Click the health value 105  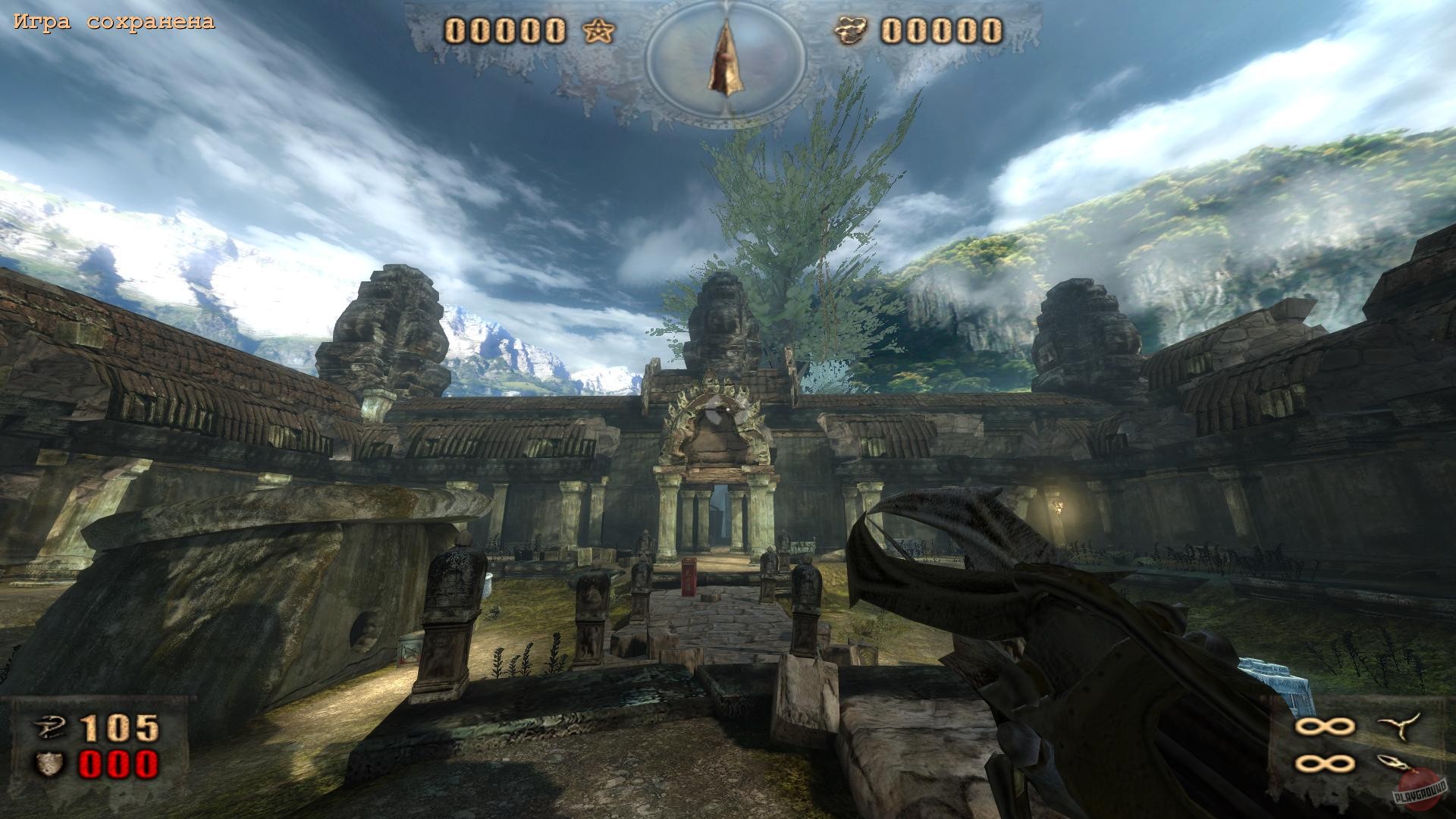point(118,728)
